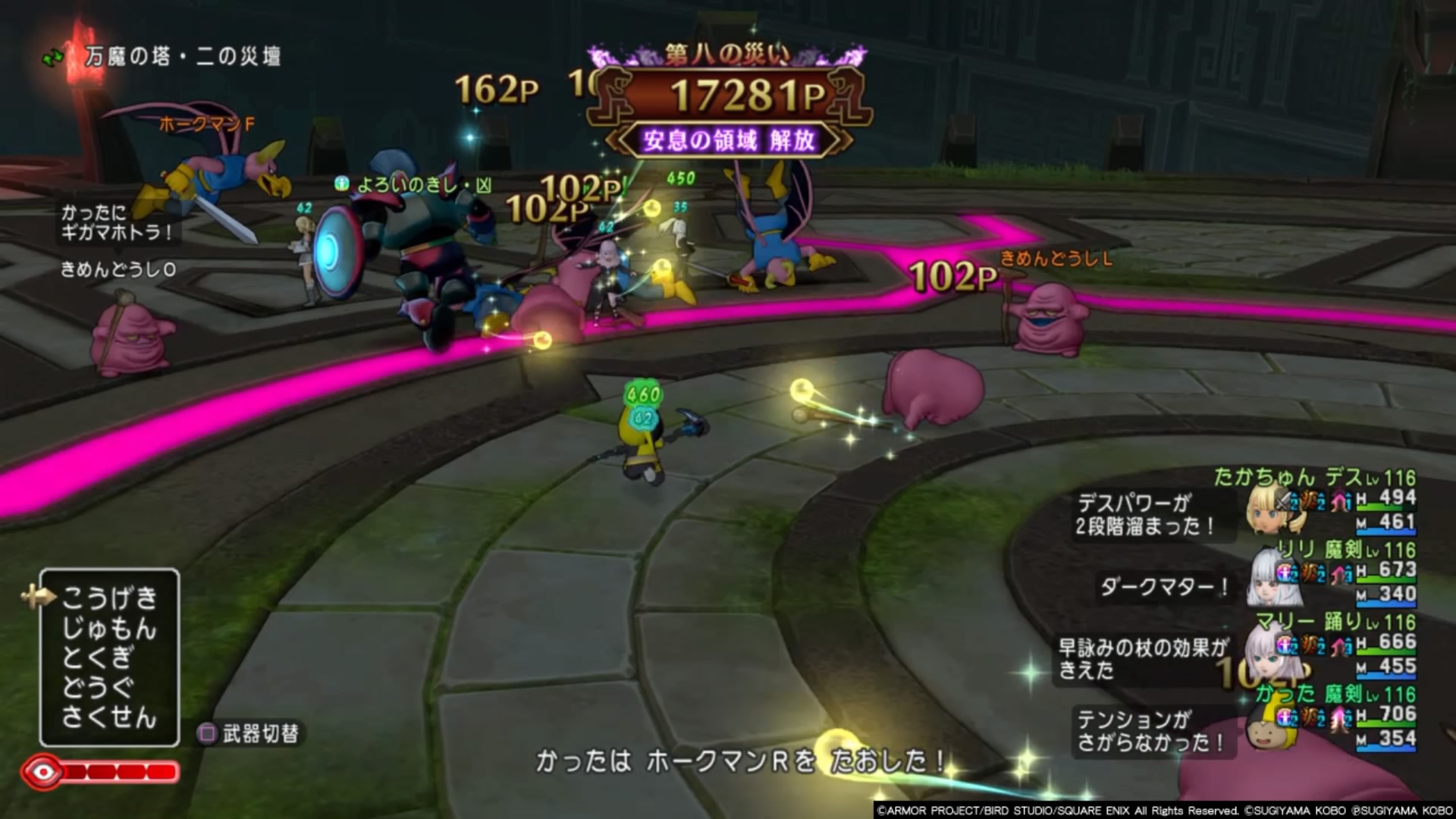This screenshot has width=1456, height=819.
Task: Select こうげき in the battle command menu
Action: (x=109, y=598)
